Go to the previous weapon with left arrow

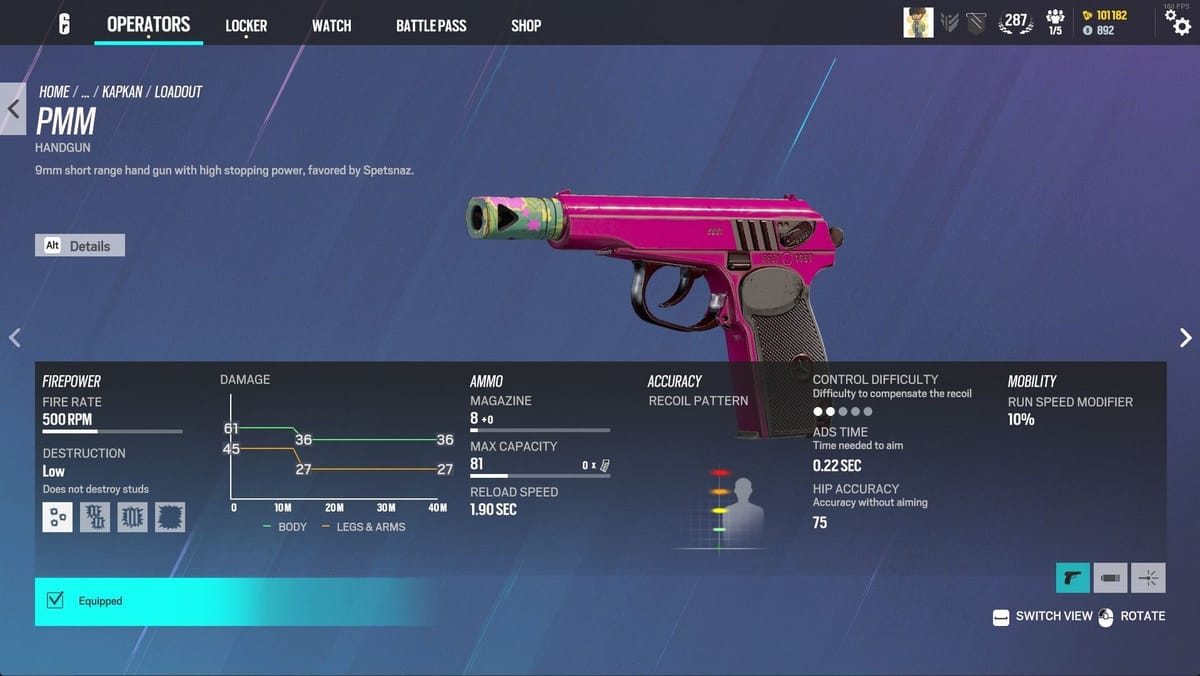(14, 338)
